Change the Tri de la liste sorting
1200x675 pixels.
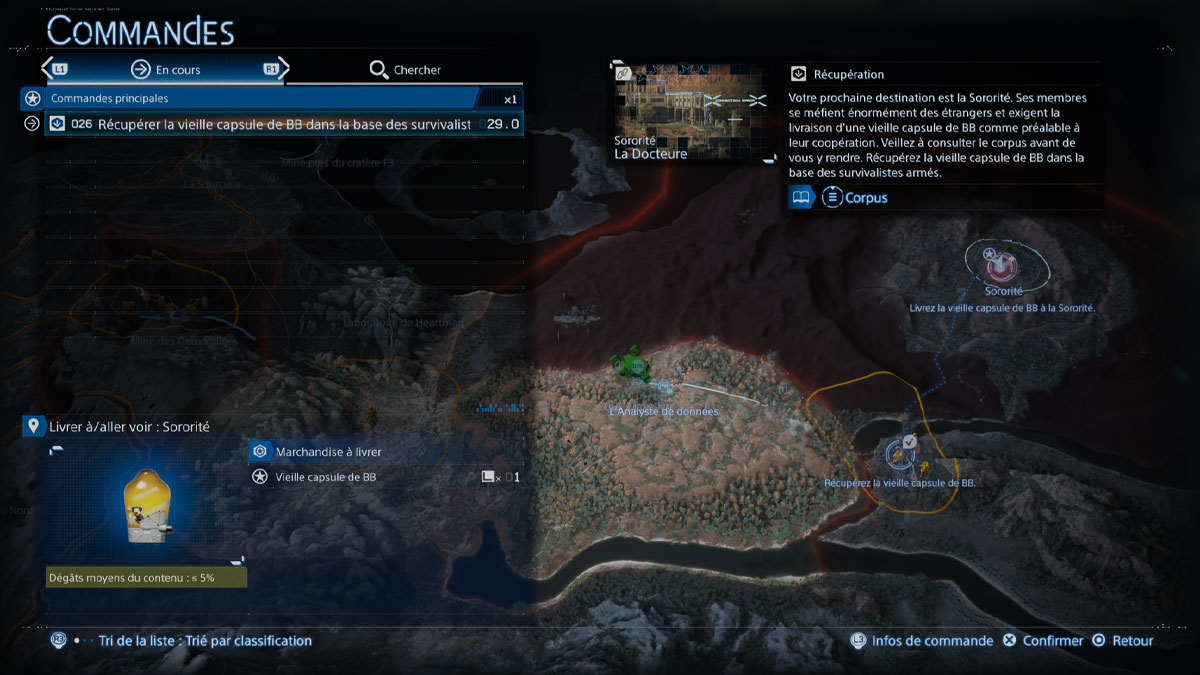205,641
